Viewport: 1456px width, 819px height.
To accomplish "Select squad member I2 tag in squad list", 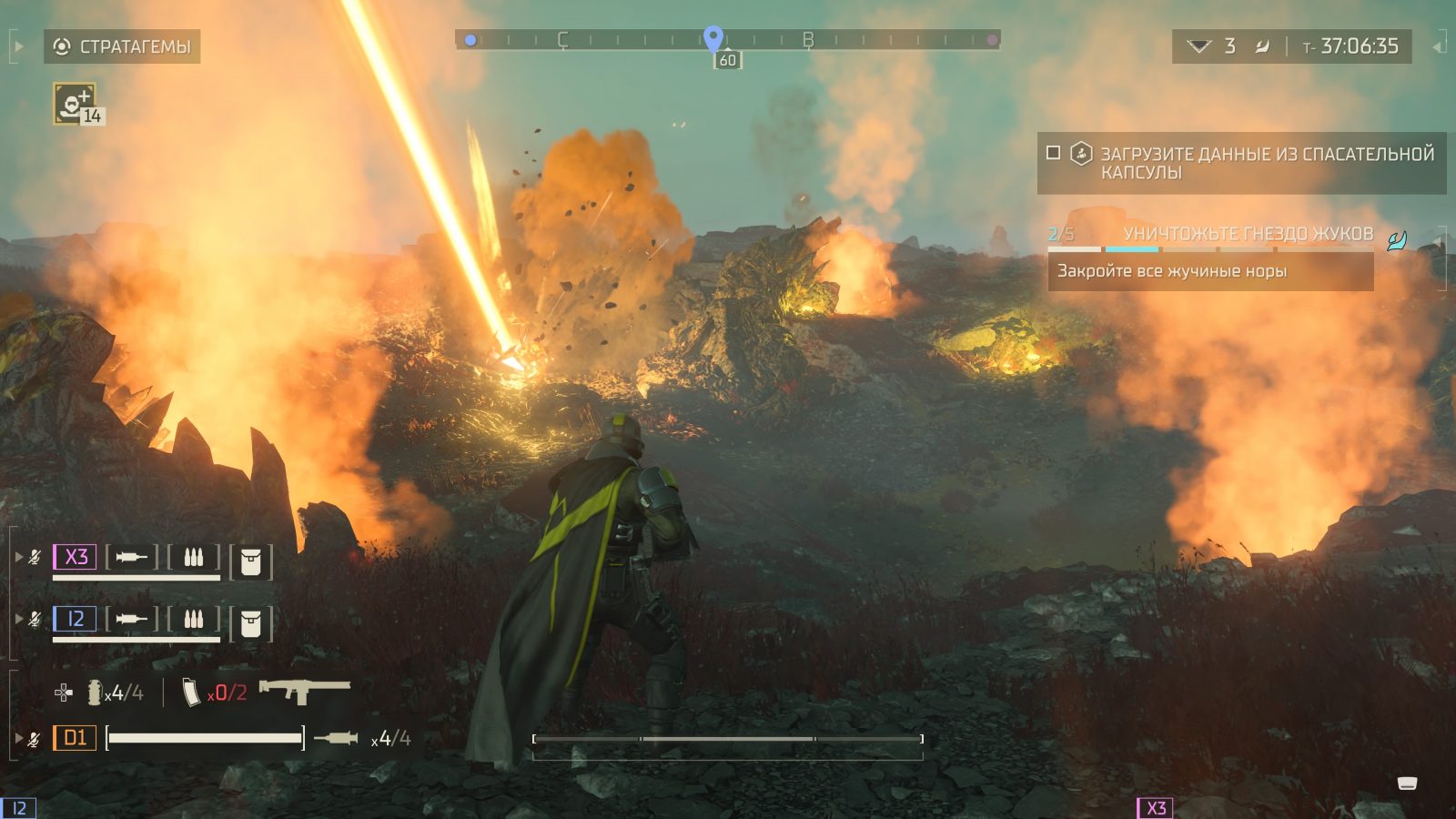I will (75, 620).
